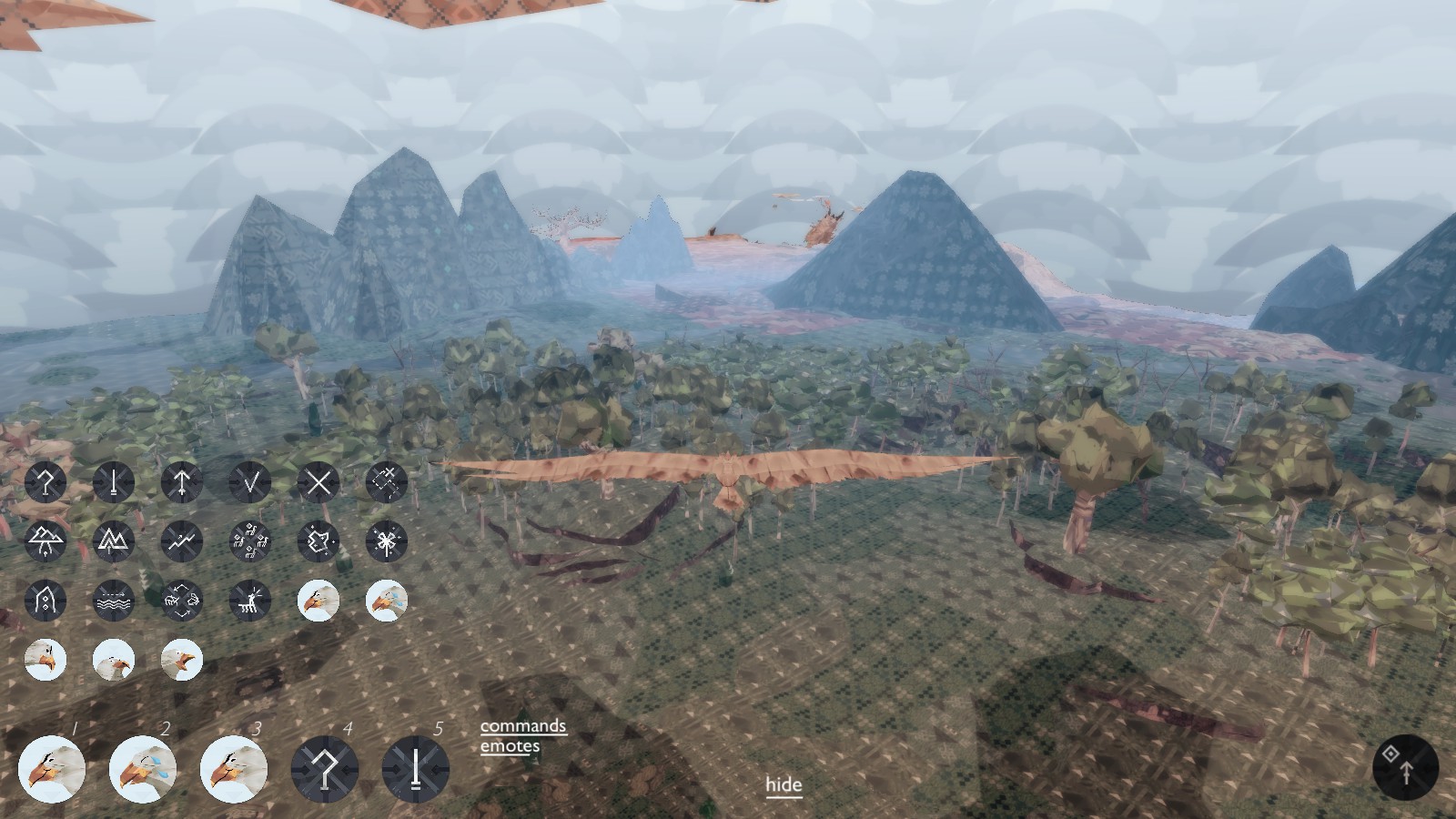Activate the upward arrow 'come here' rune
Image resolution: width=1456 pixels, height=819 pixels.
click(x=181, y=483)
